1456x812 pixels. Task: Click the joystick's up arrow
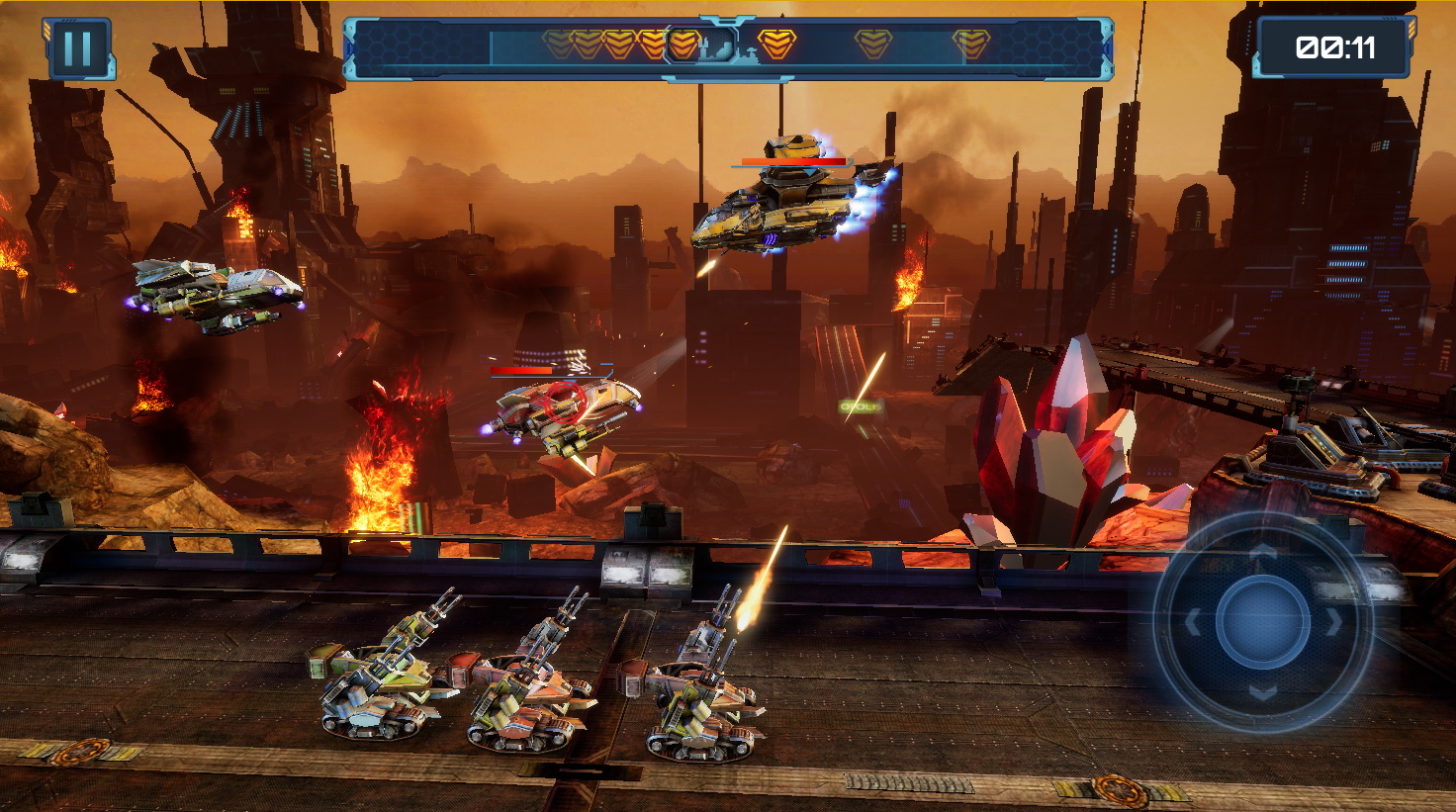coord(1263,551)
